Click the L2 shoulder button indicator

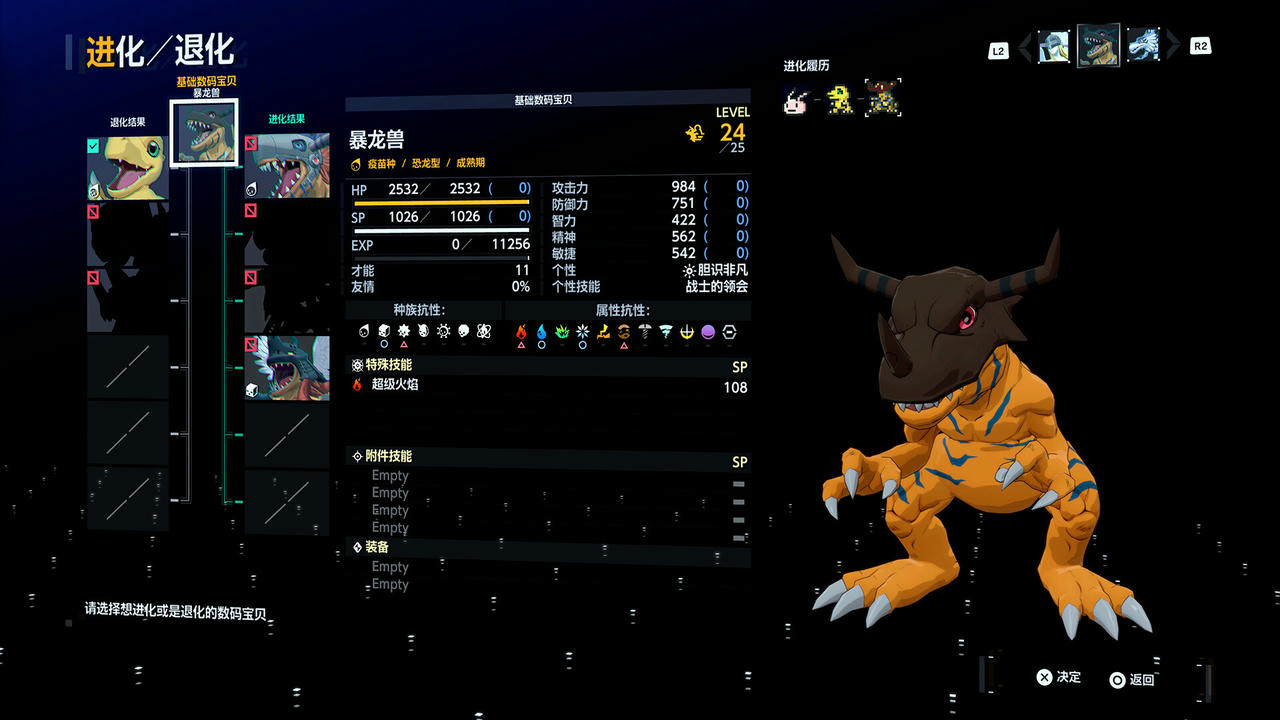997,48
